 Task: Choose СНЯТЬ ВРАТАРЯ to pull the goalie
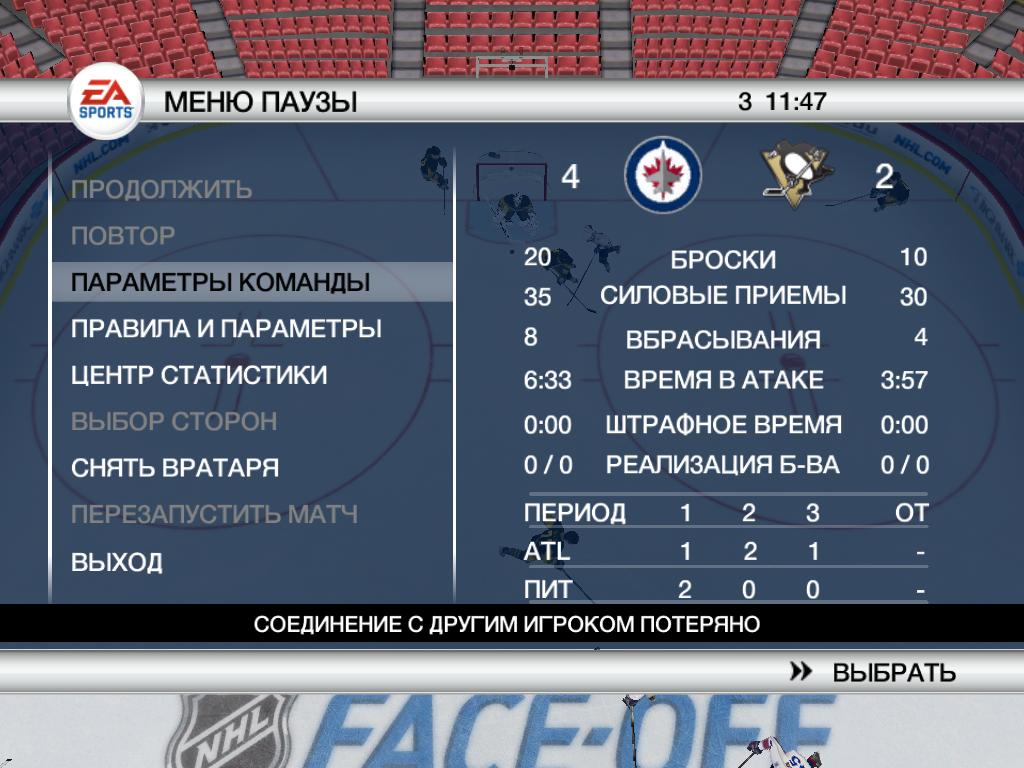pyautogui.click(x=175, y=468)
